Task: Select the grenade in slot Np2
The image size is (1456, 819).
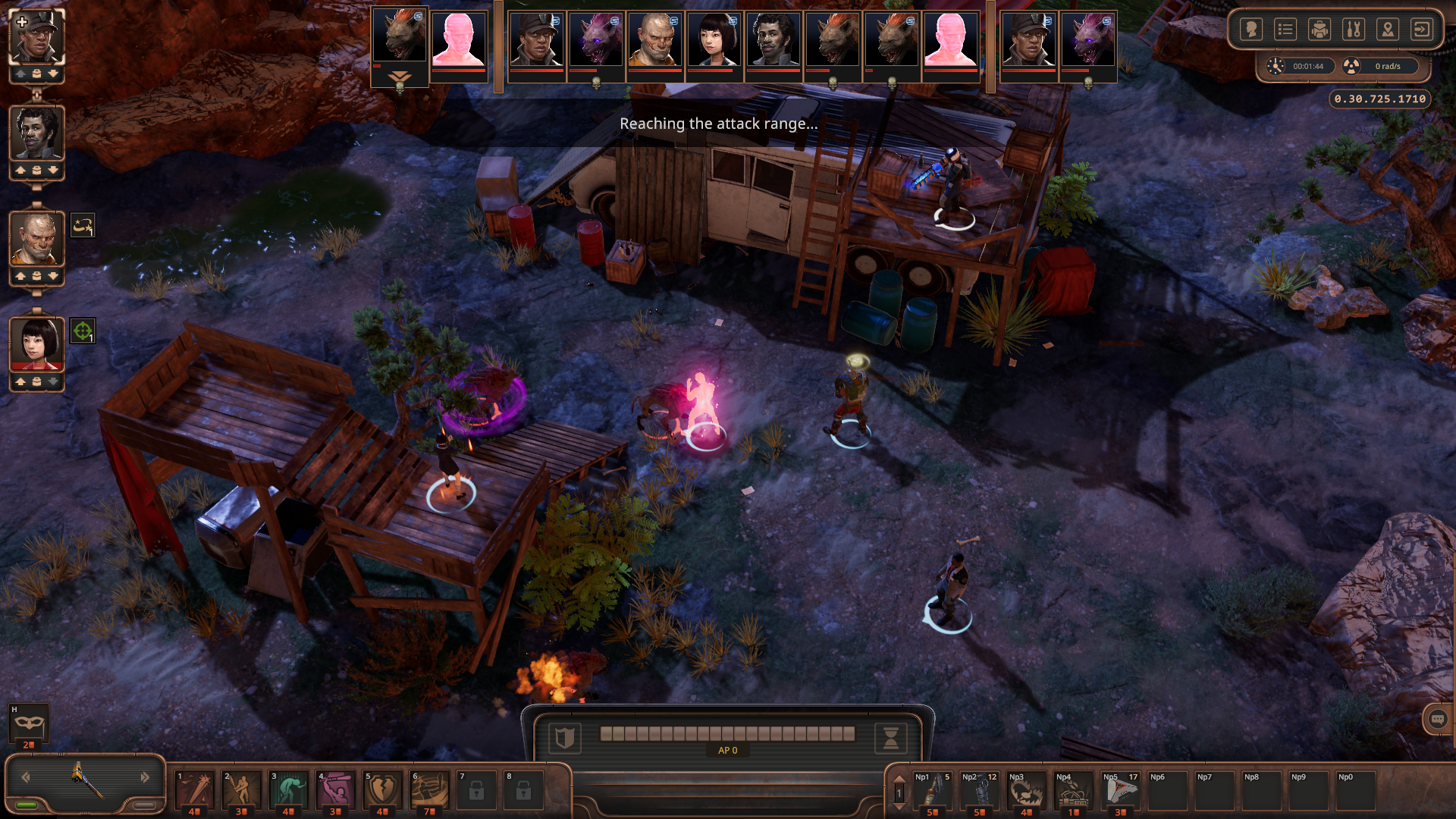Action: pyautogui.click(x=980, y=790)
